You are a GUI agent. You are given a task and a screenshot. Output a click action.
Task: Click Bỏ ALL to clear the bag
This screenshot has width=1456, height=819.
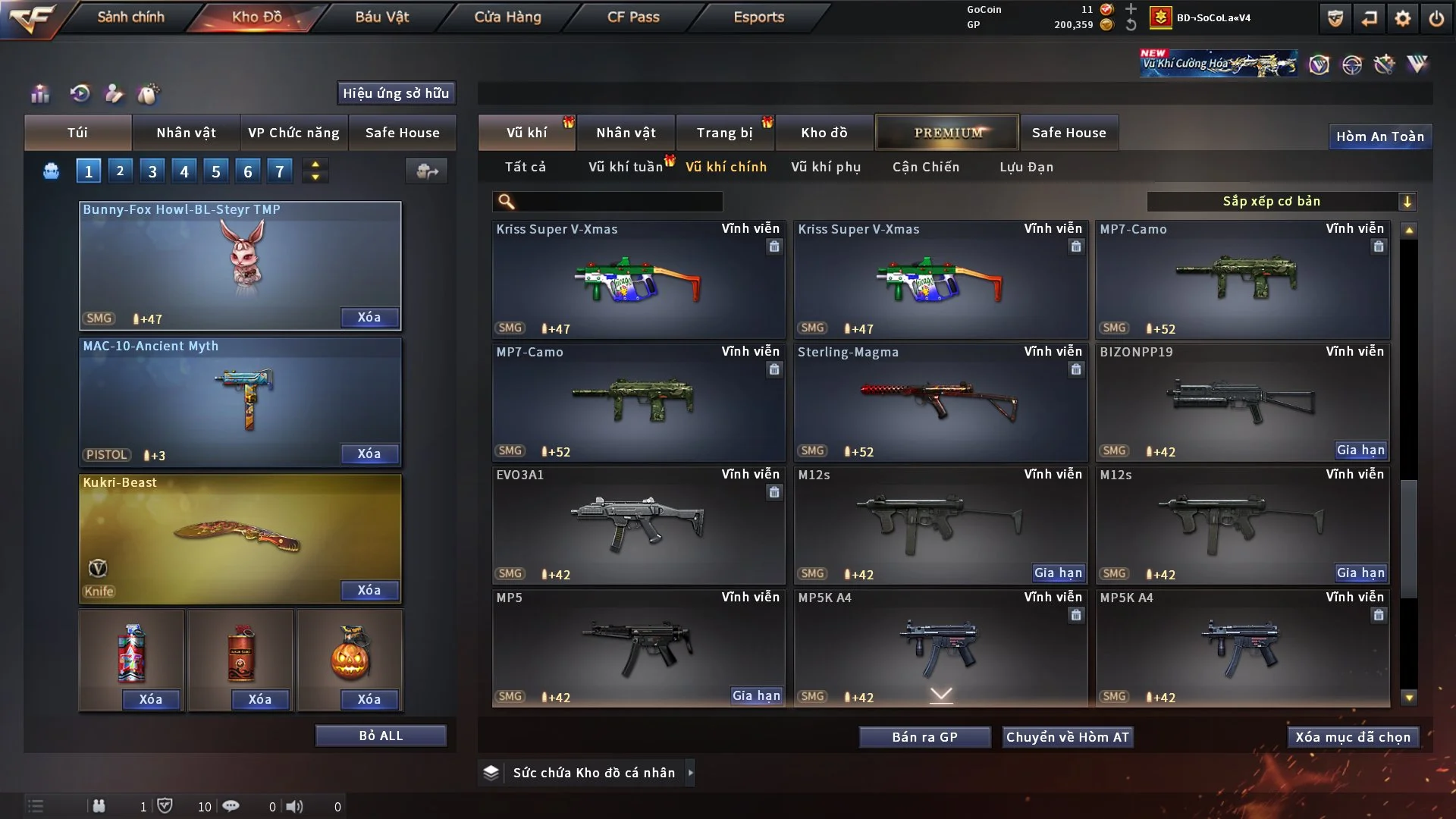(381, 735)
